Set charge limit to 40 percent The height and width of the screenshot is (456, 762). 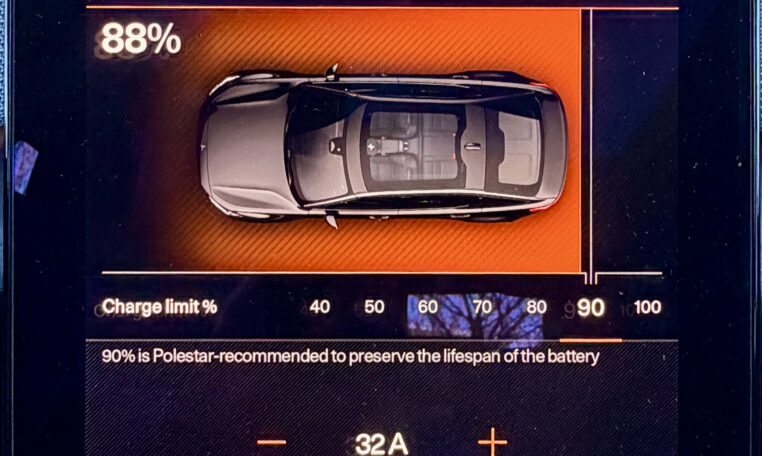(320, 307)
